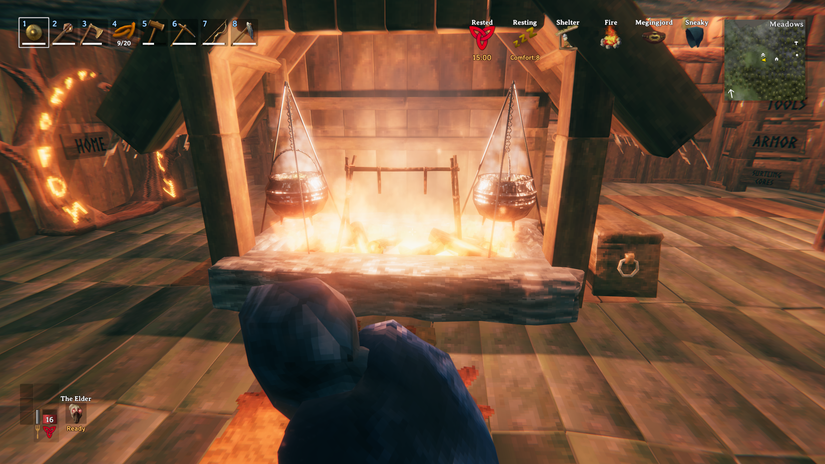
Task: Activate The Elder forsaken power icon
Action: pyautogui.click(x=76, y=413)
